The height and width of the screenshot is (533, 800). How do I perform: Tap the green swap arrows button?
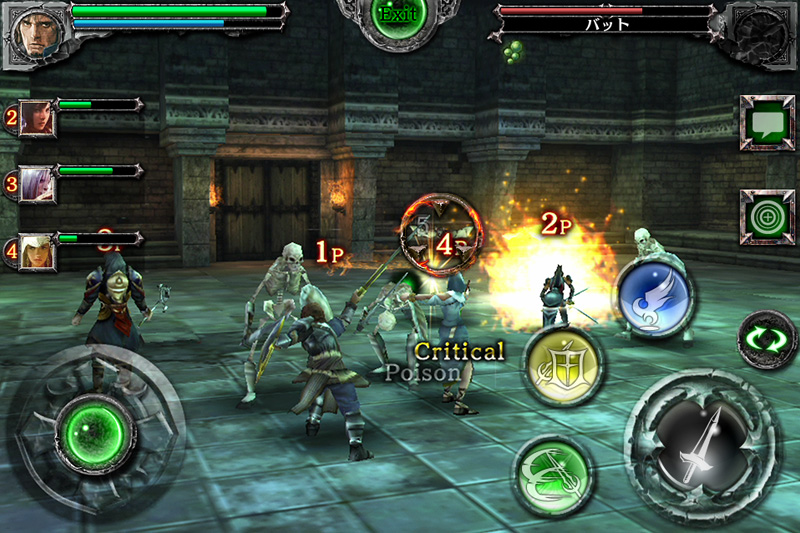point(767,340)
